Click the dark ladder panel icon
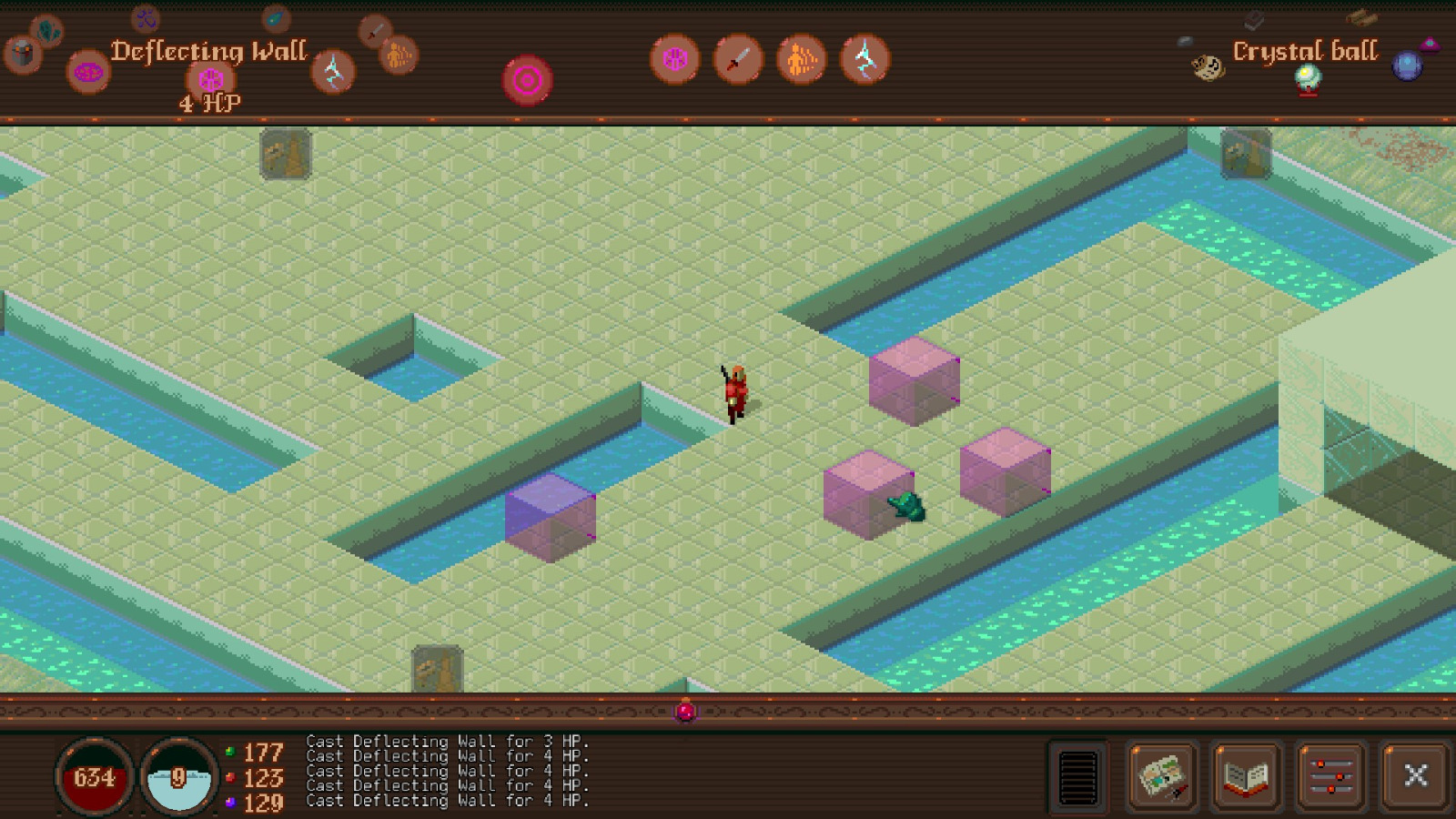The width and height of the screenshot is (1456, 819). pos(1077,776)
